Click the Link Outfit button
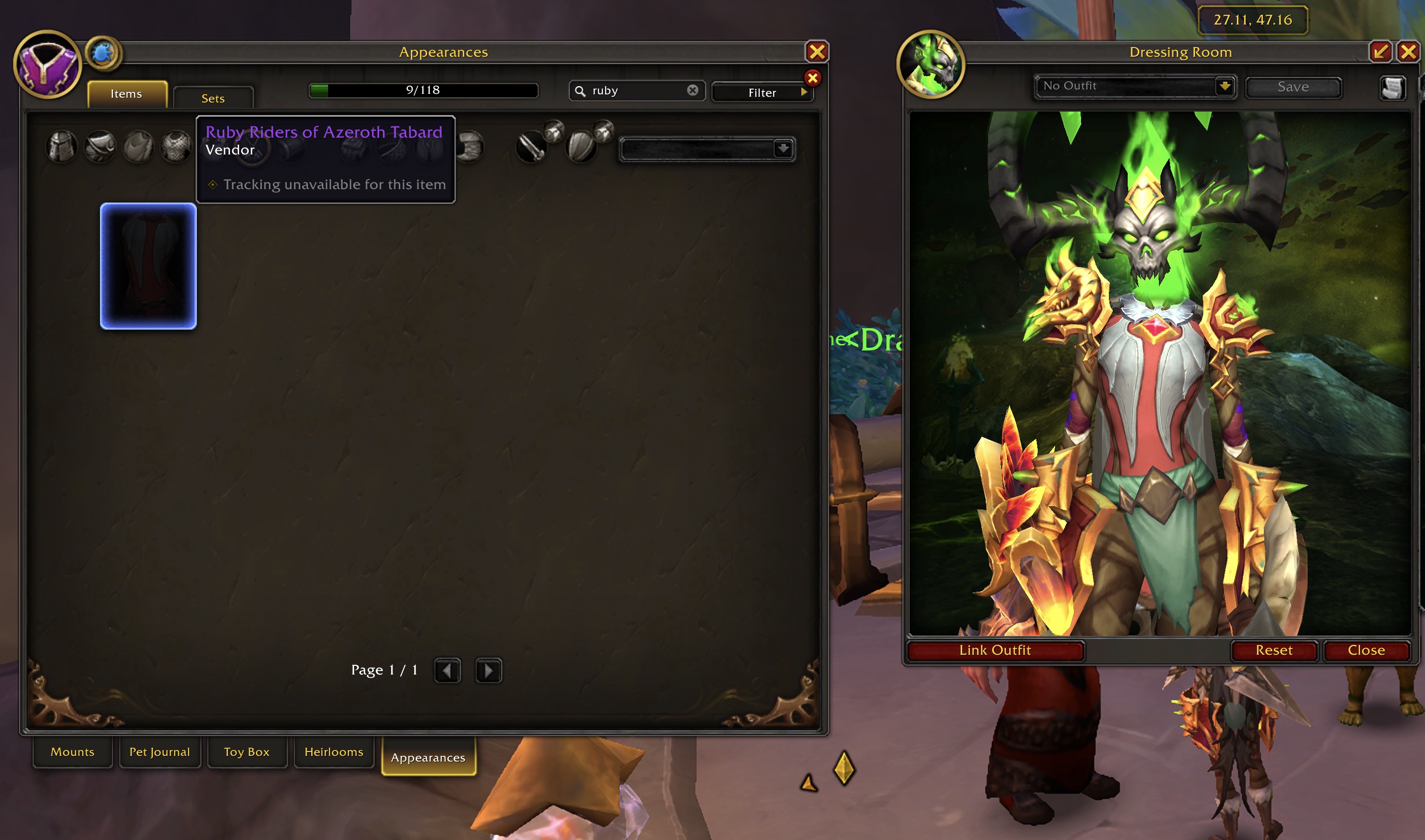Viewport: 1425px width, 840px height. coord(995,650)
